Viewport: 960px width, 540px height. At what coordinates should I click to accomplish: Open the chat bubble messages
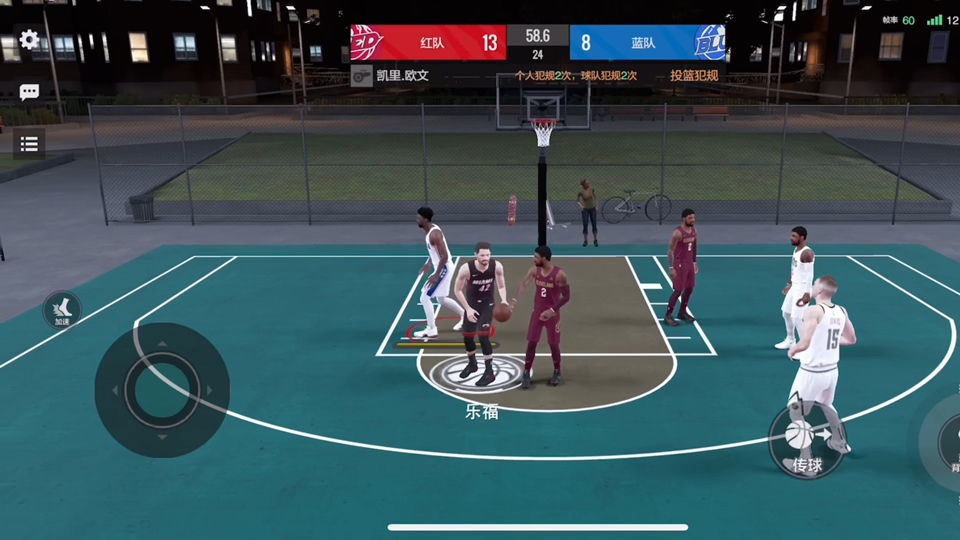click(x=29, y=92)
